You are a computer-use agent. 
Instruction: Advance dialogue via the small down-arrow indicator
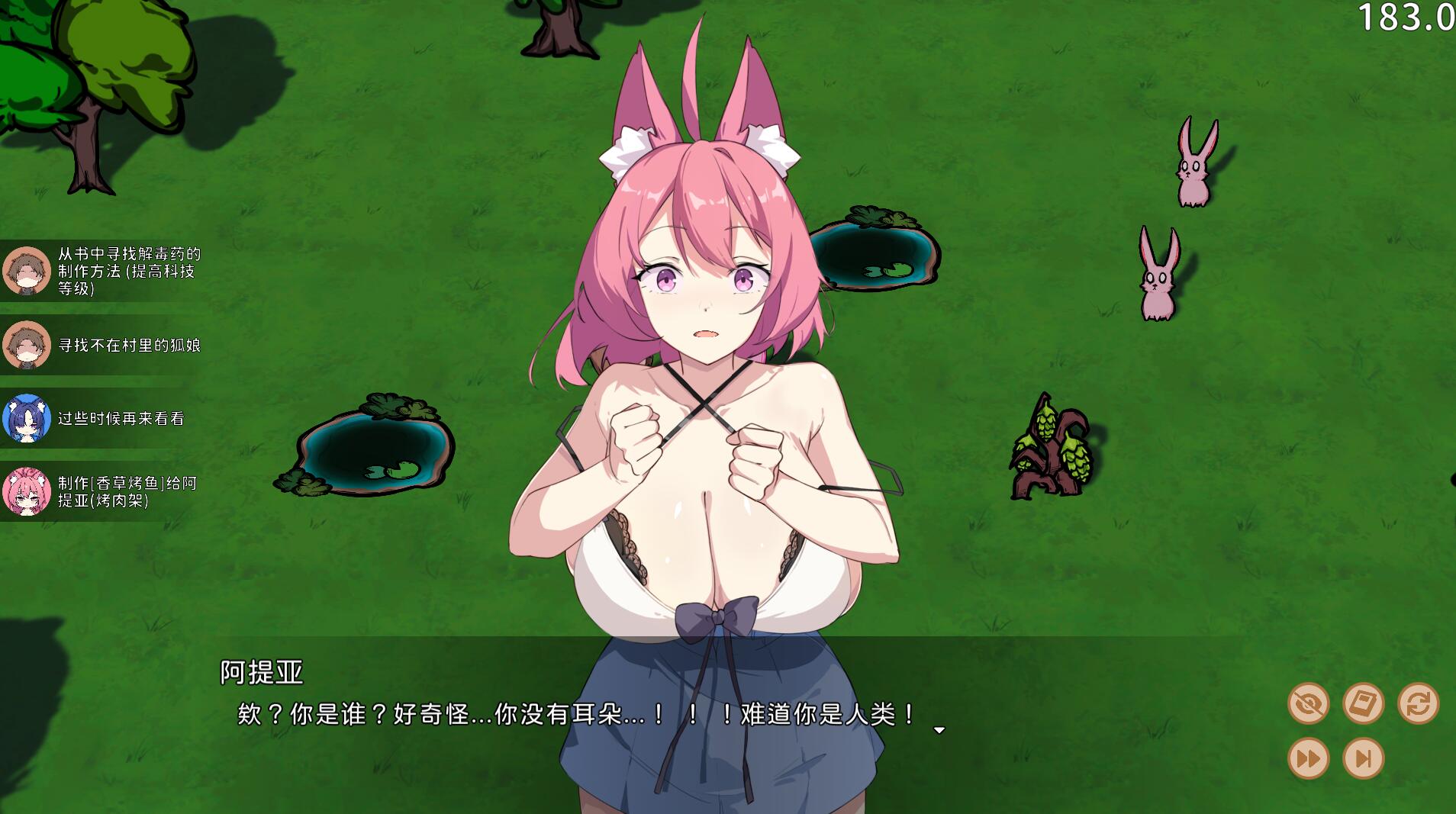pyautogui.click(x=939, y=730)
